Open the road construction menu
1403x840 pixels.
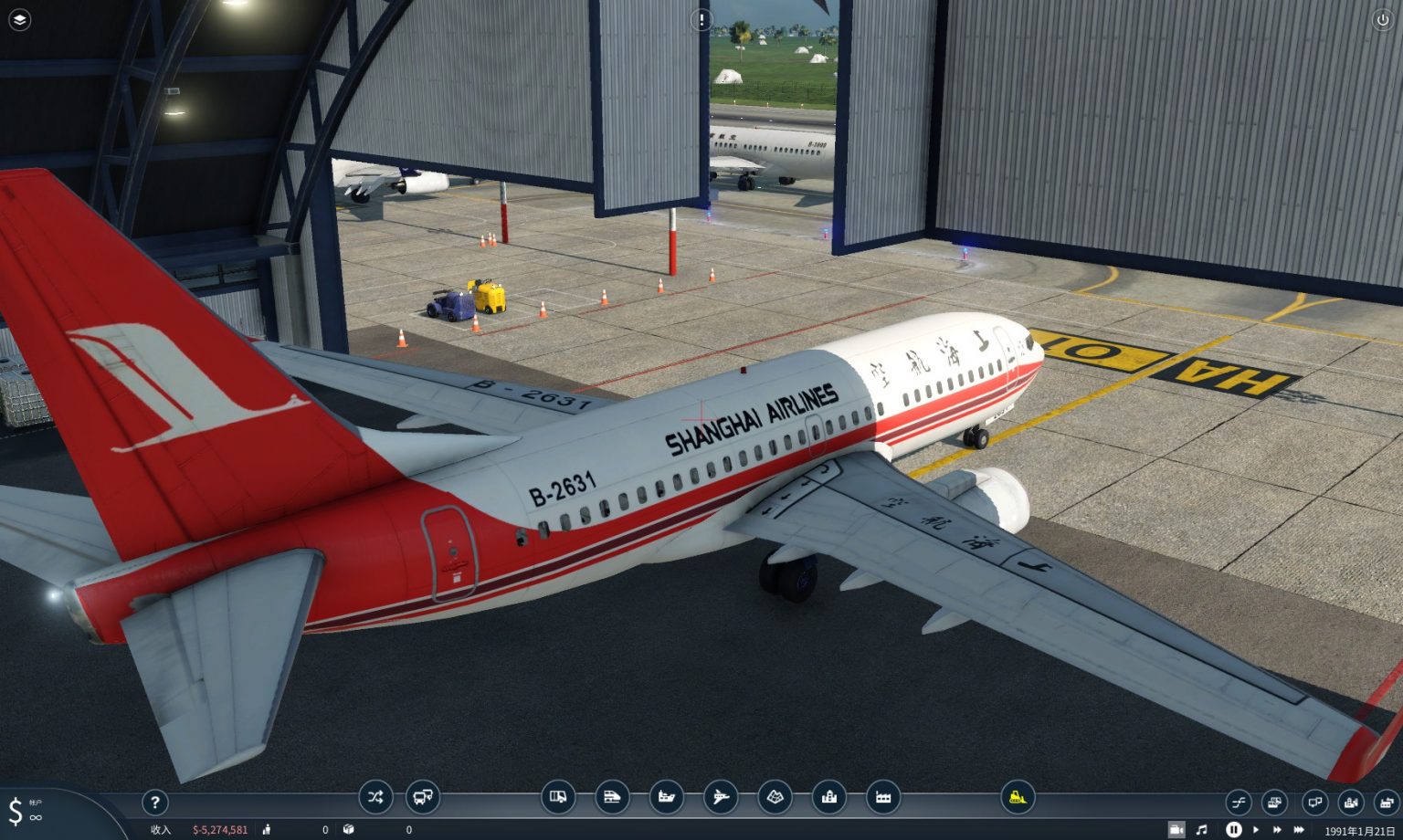click(x=557, y=797)
